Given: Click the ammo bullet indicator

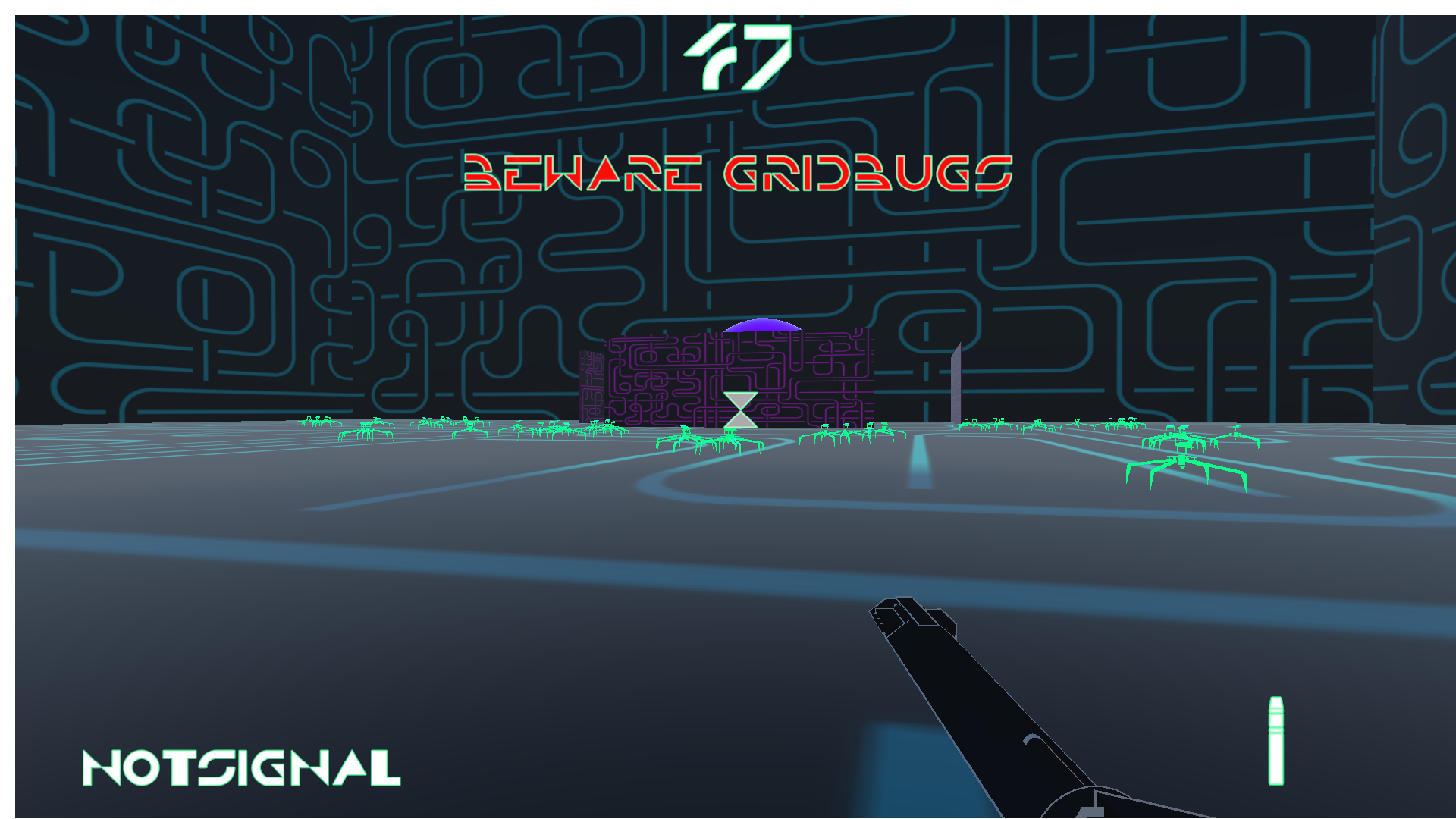Looking at the screenshot, I should 1276,739.
